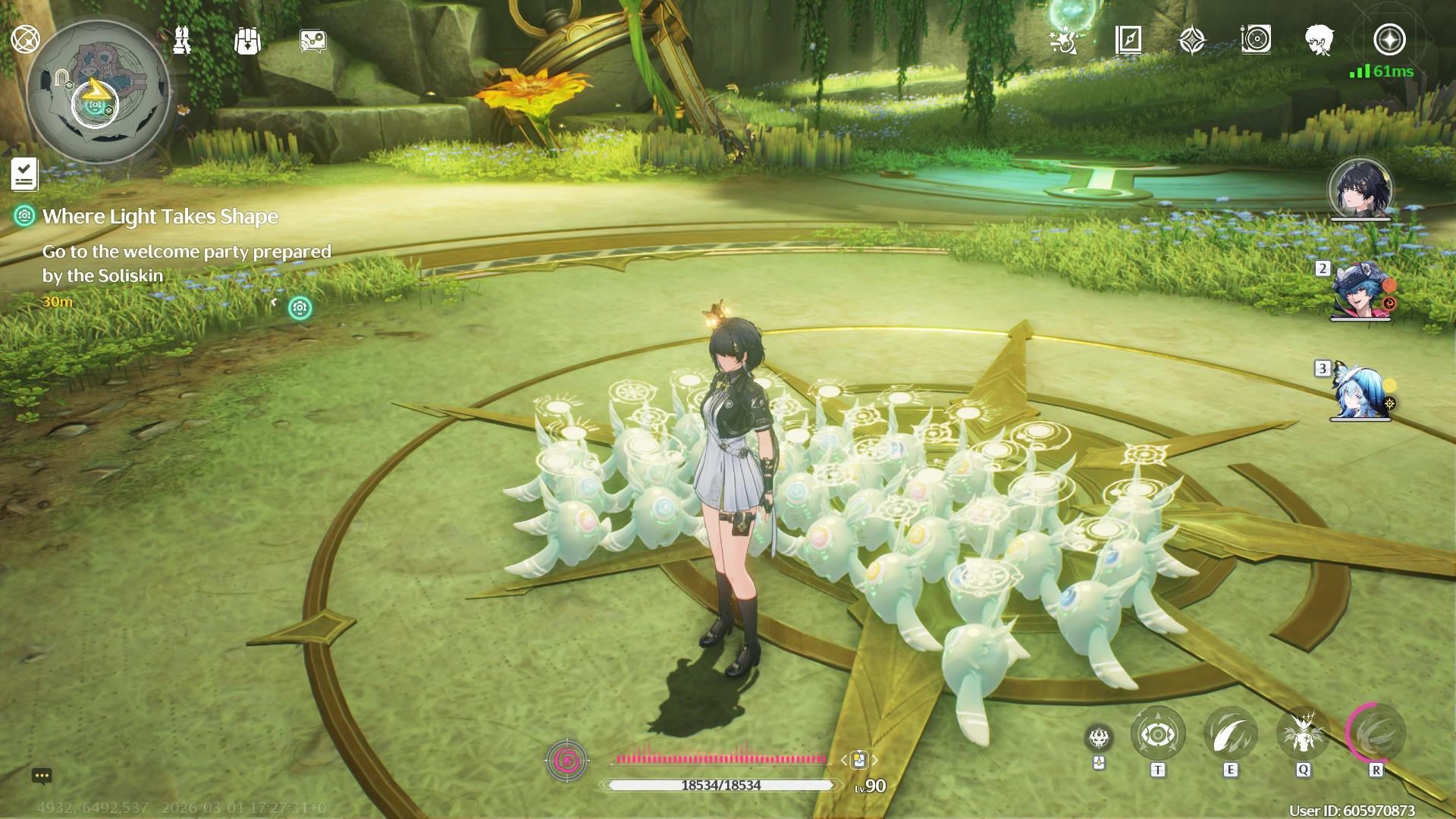Click the four-point compass star icon
The height and width of the screenshot is (819, 1456).
(1192, 40)
